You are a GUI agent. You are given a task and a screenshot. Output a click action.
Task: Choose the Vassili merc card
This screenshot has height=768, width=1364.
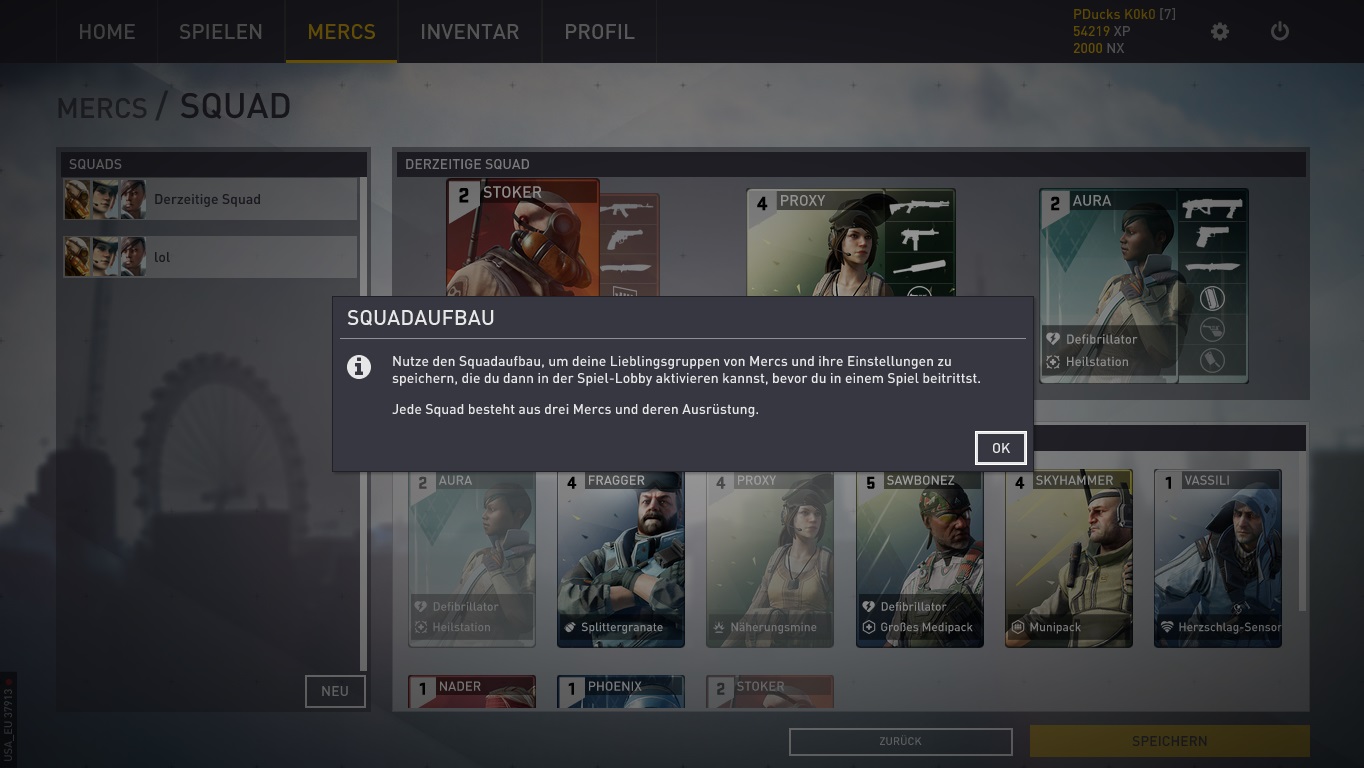pyautogui.click(x=1217, y=560)
